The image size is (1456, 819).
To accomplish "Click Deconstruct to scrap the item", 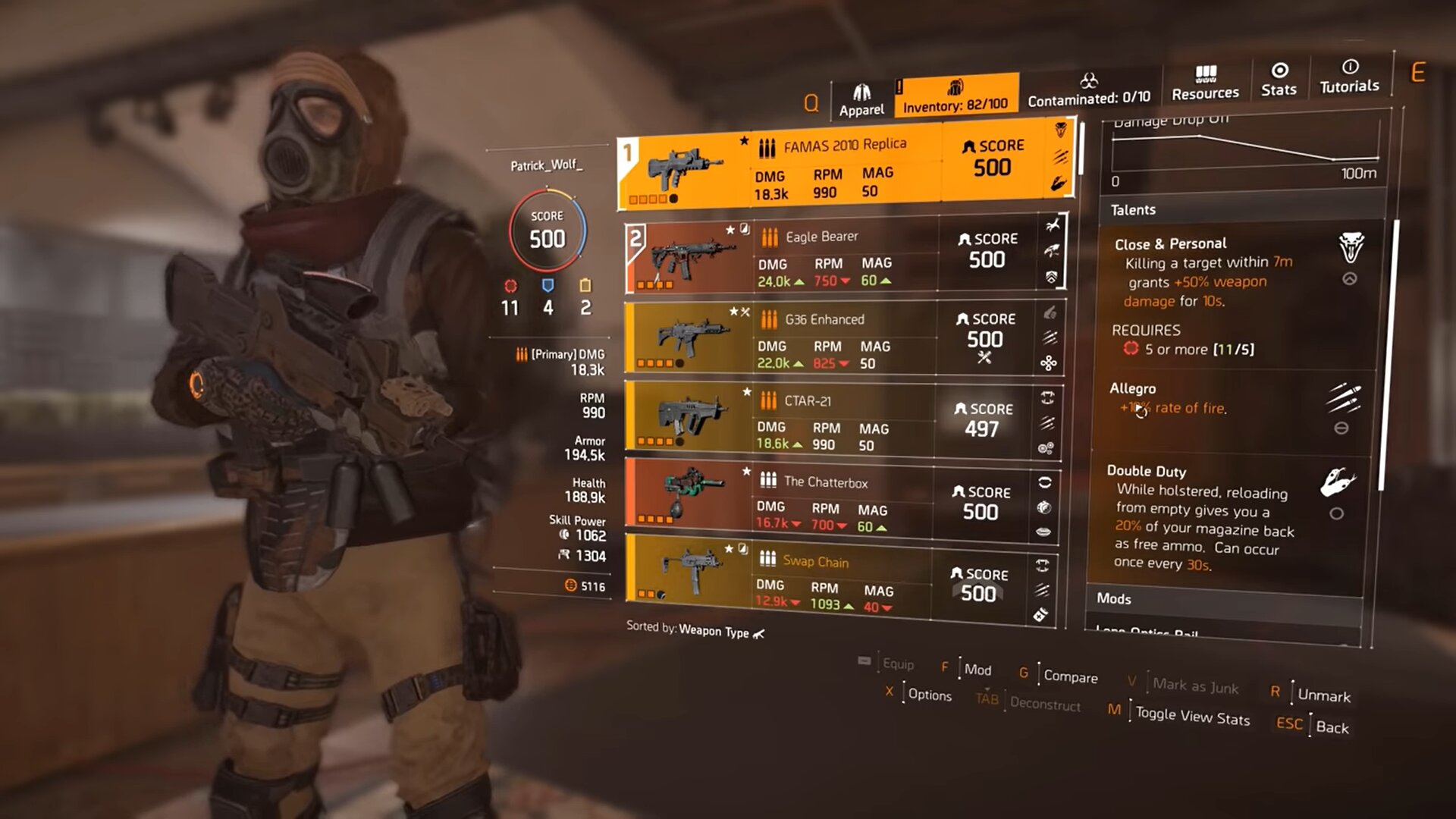I will click(1044, 704).
